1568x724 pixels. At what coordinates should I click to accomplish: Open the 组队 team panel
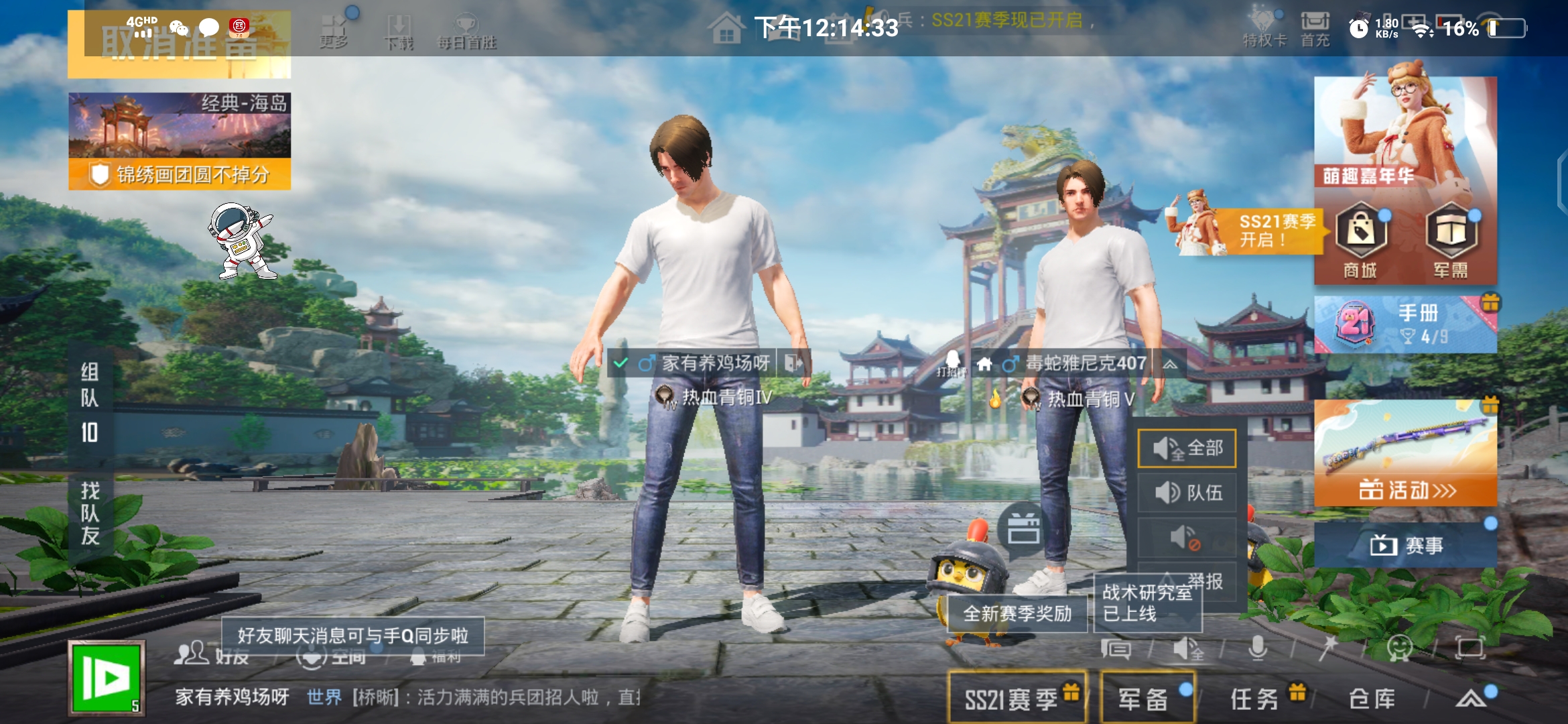[90, 402]
